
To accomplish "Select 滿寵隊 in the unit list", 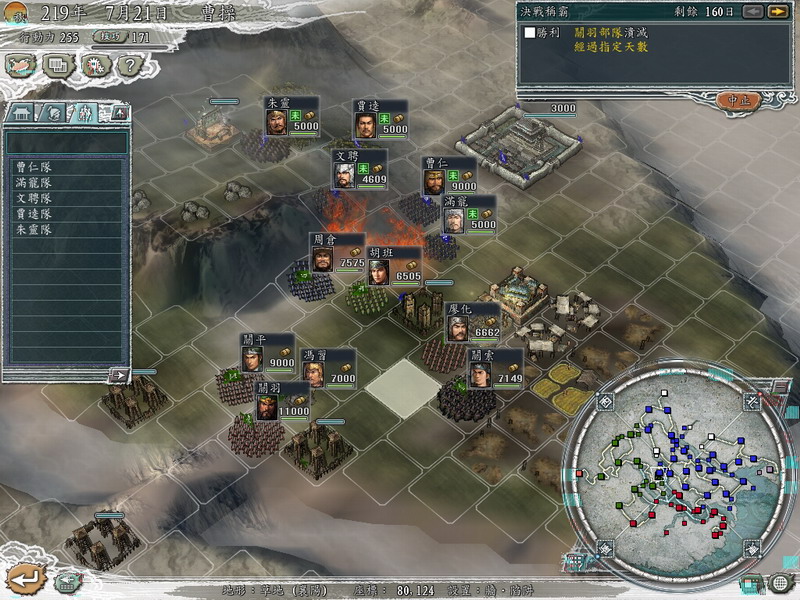I will [x=34, y=183].
